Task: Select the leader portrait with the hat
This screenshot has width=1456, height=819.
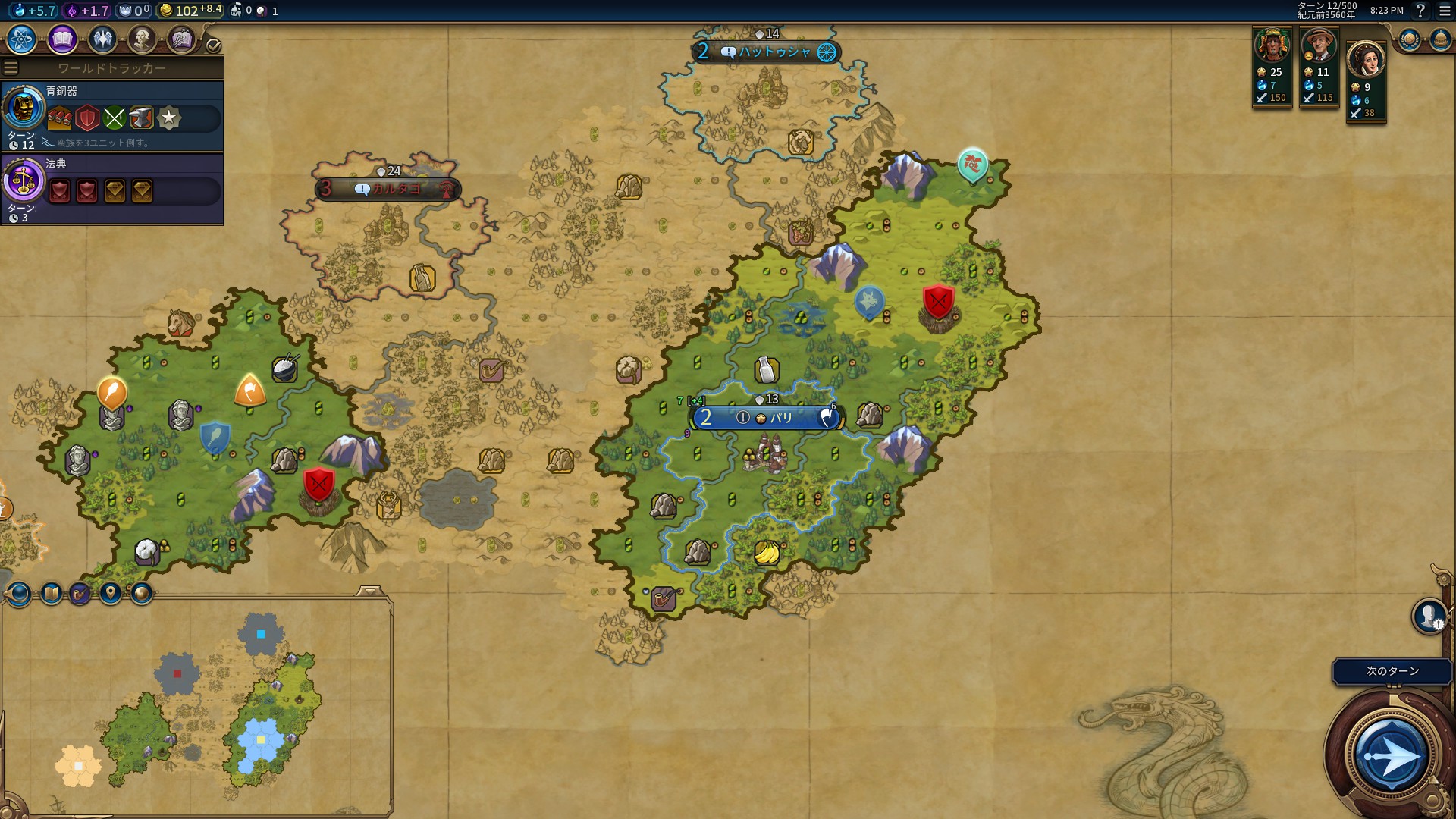Action: pyautogui.click(x=1319, y=48)
